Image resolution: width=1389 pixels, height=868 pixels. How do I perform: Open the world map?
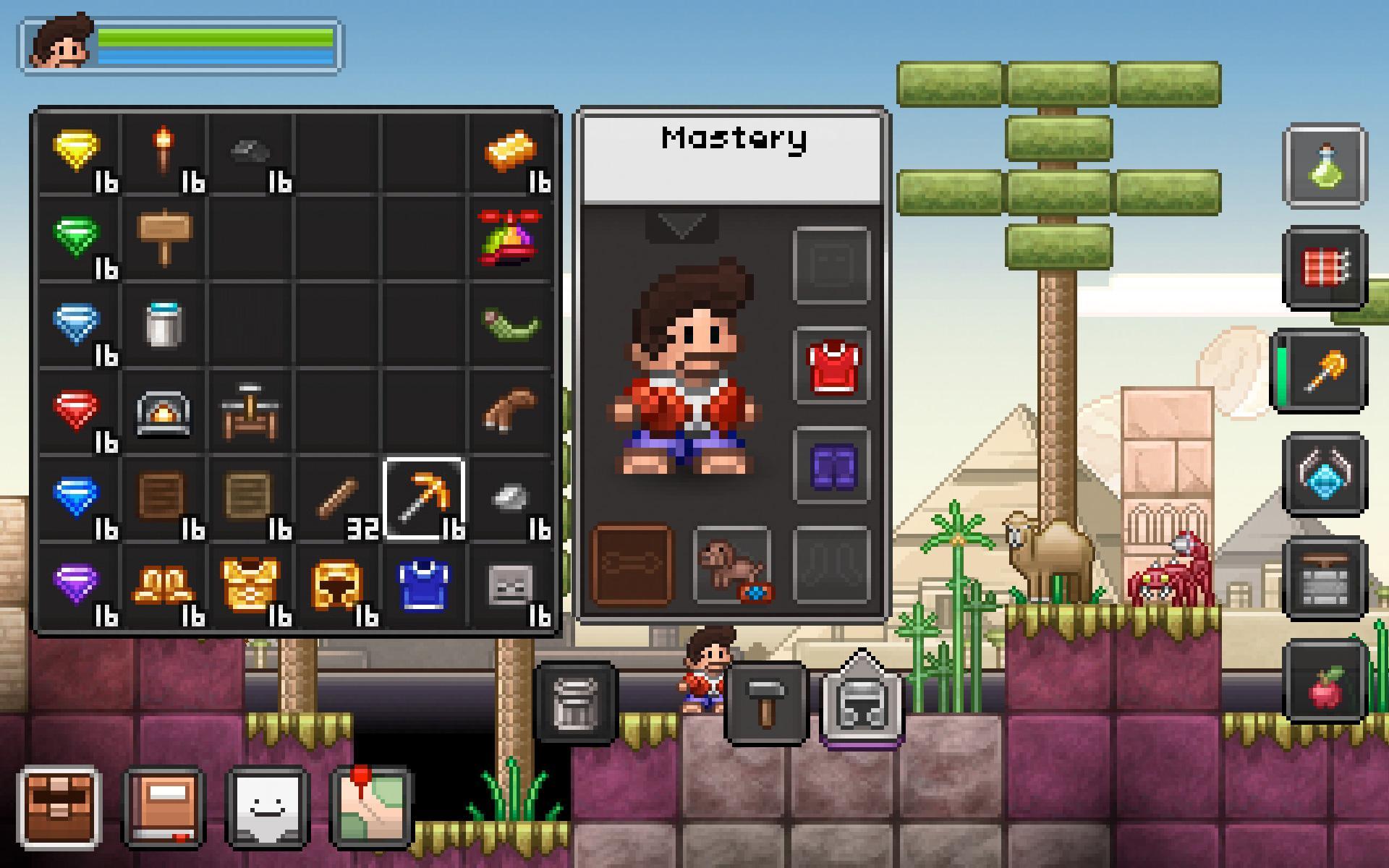(372, 808)
